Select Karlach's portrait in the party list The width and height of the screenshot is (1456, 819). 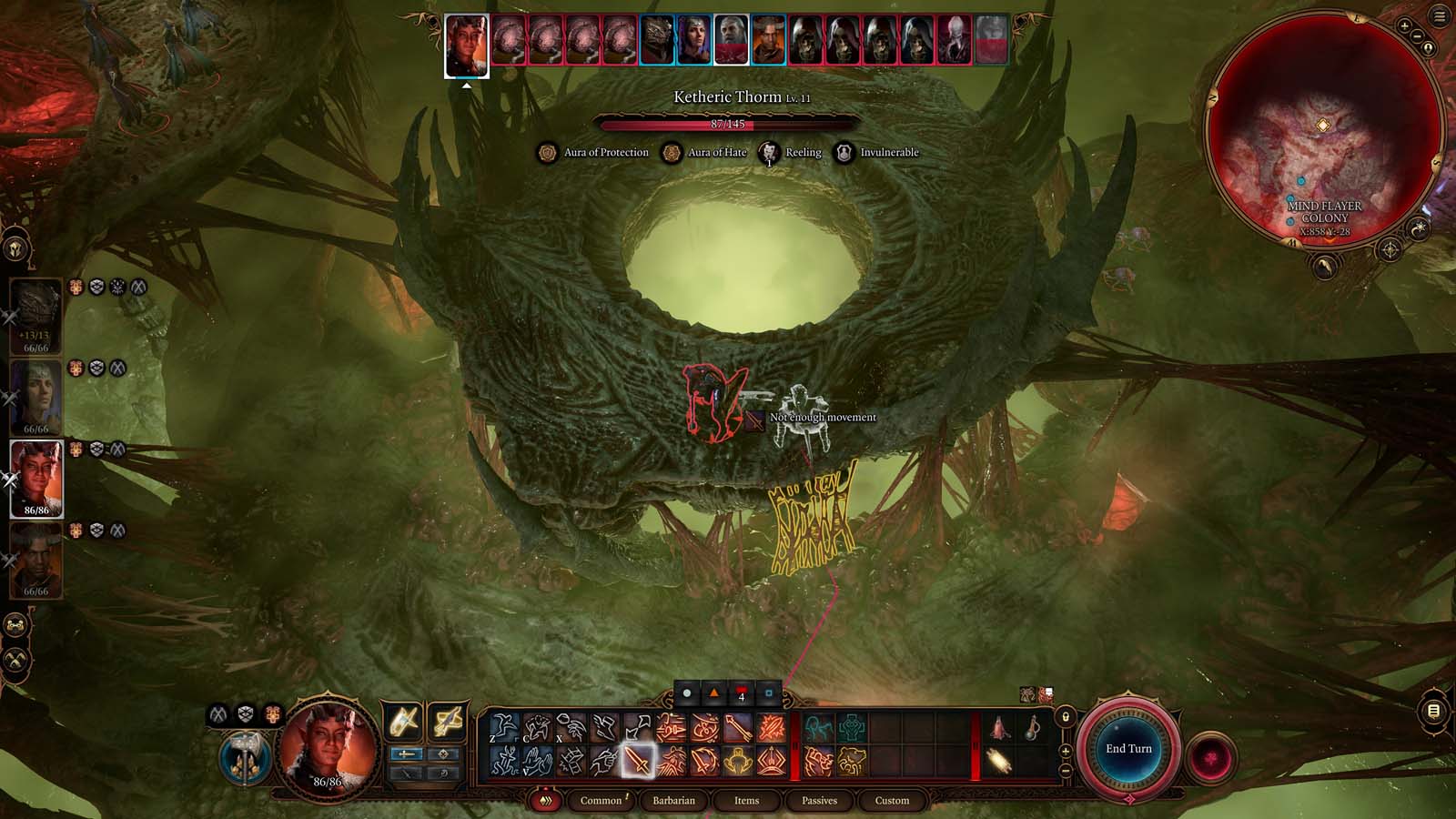(36, 478)
